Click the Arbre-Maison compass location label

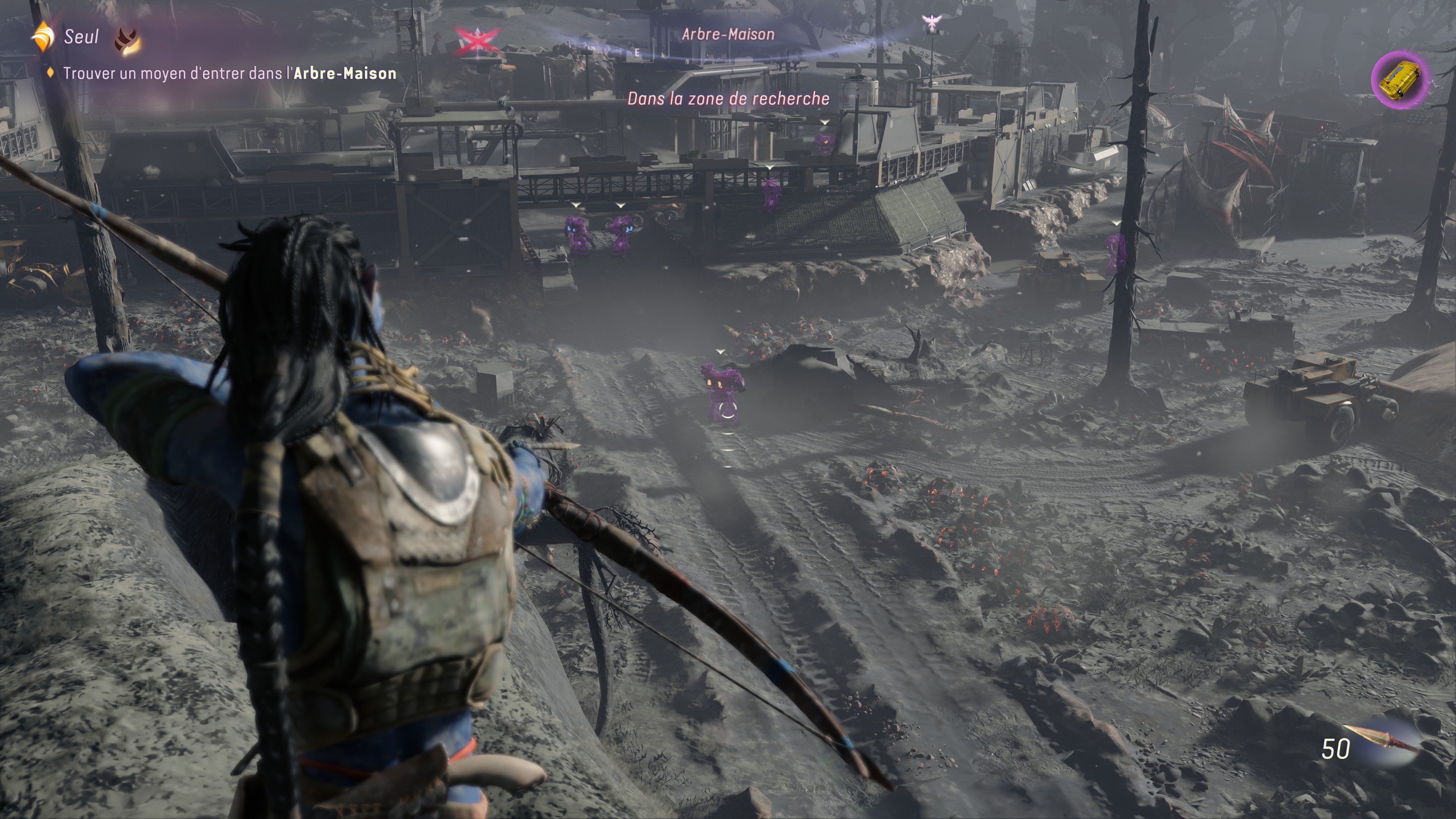click(728, 35)
